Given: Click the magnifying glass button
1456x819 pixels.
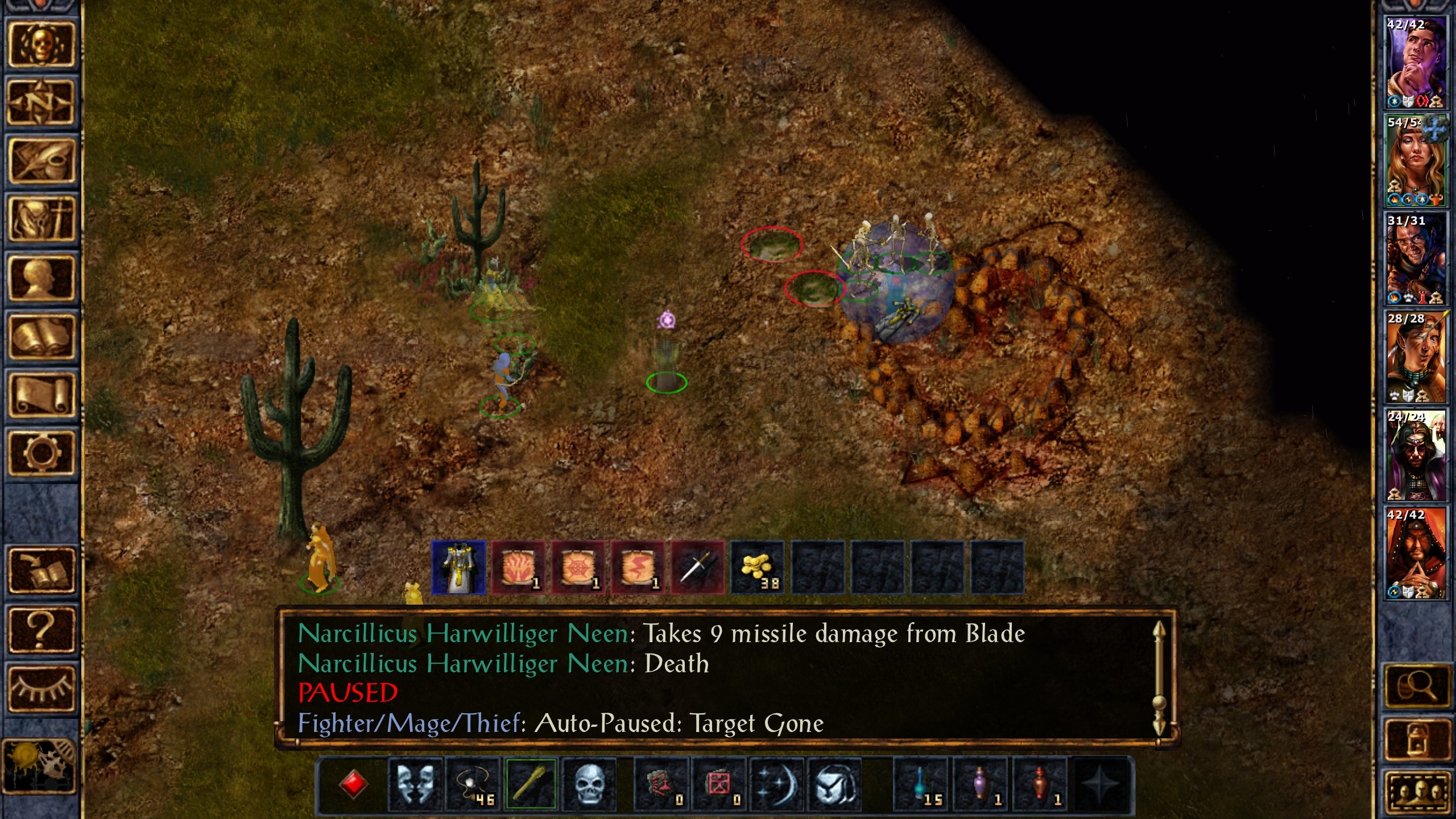Looking at the screenshot, I should [x=1416, y=687].
